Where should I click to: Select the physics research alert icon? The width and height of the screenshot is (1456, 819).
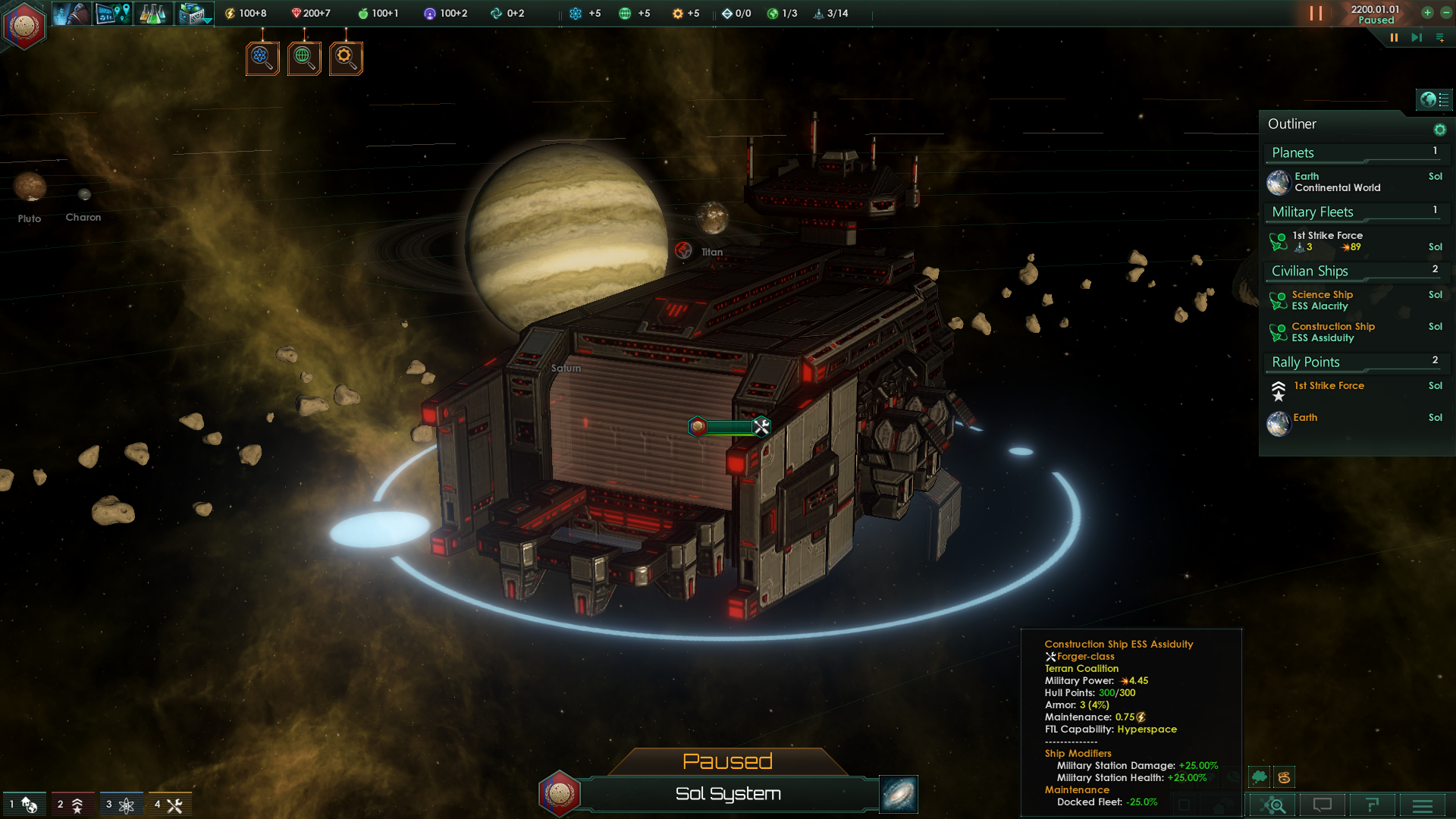click(x=262, y=58)
